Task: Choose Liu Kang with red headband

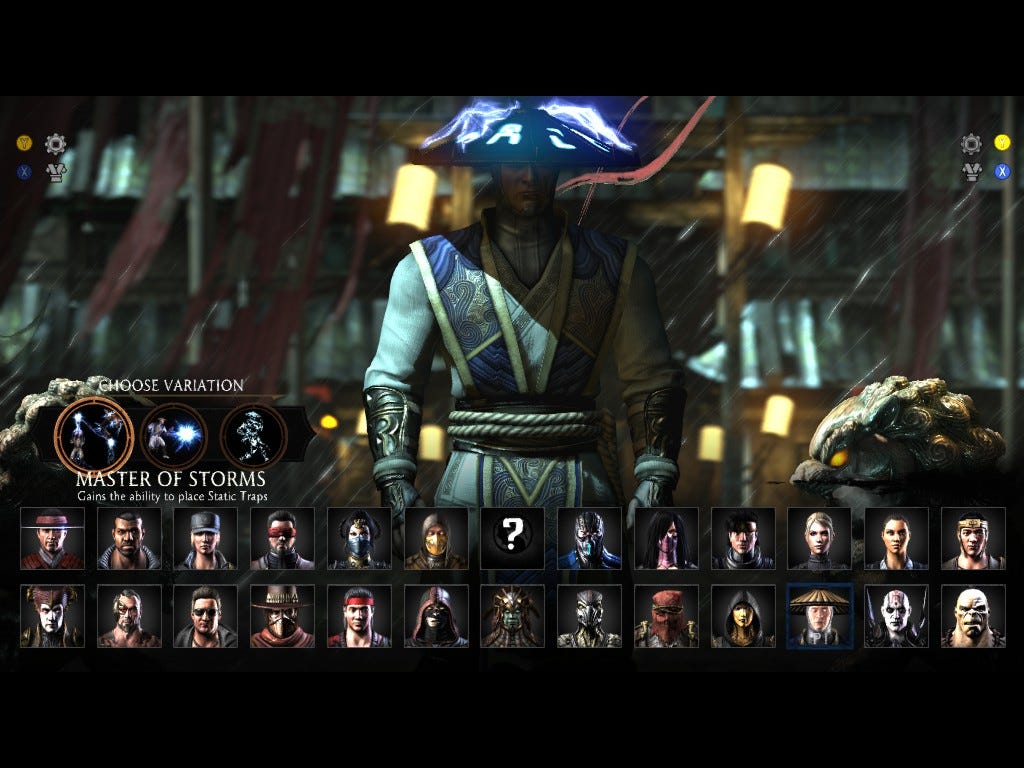Action: [x=359, y=616]
